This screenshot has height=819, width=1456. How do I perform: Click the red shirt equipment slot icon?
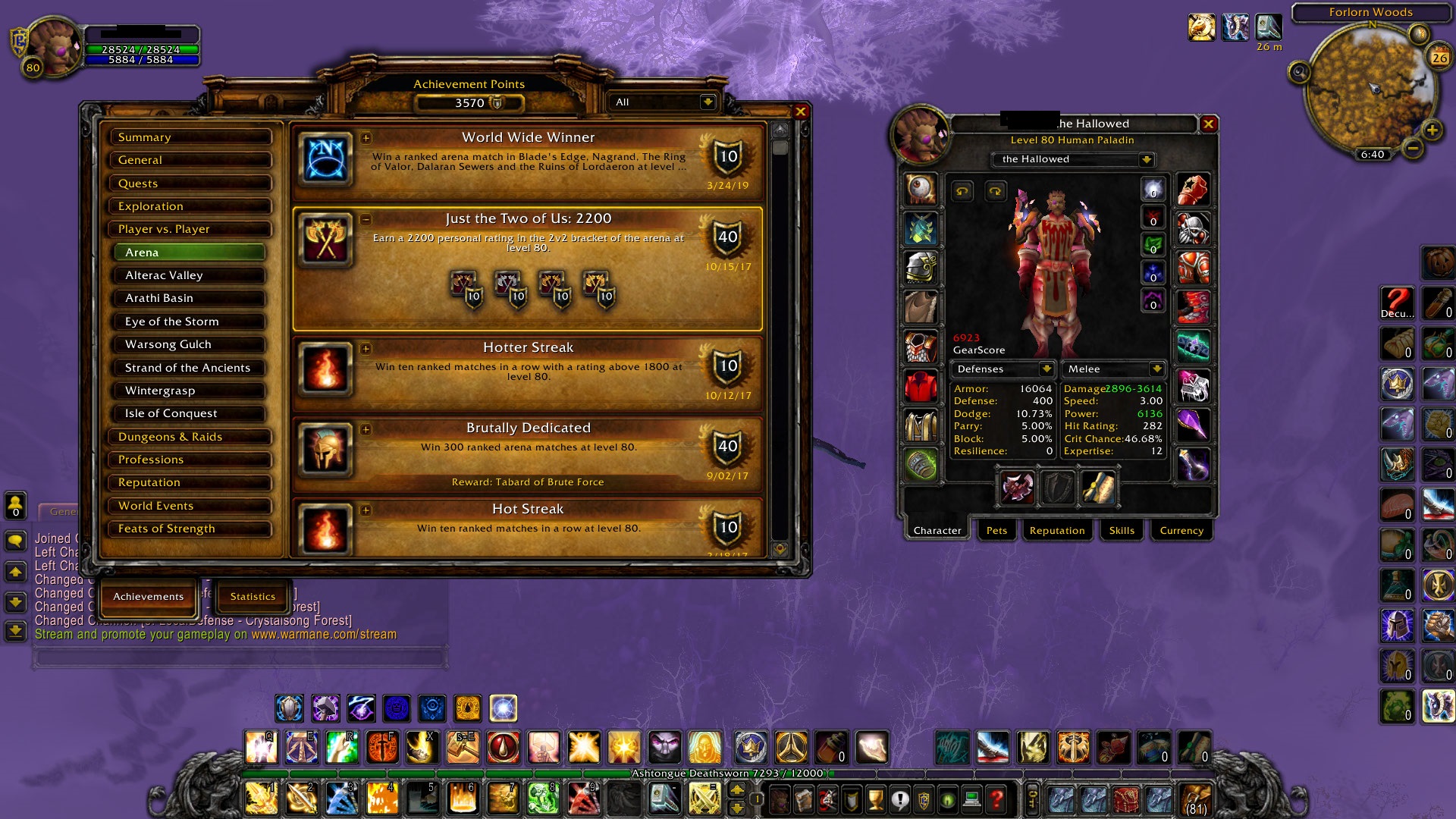[921, 384]
